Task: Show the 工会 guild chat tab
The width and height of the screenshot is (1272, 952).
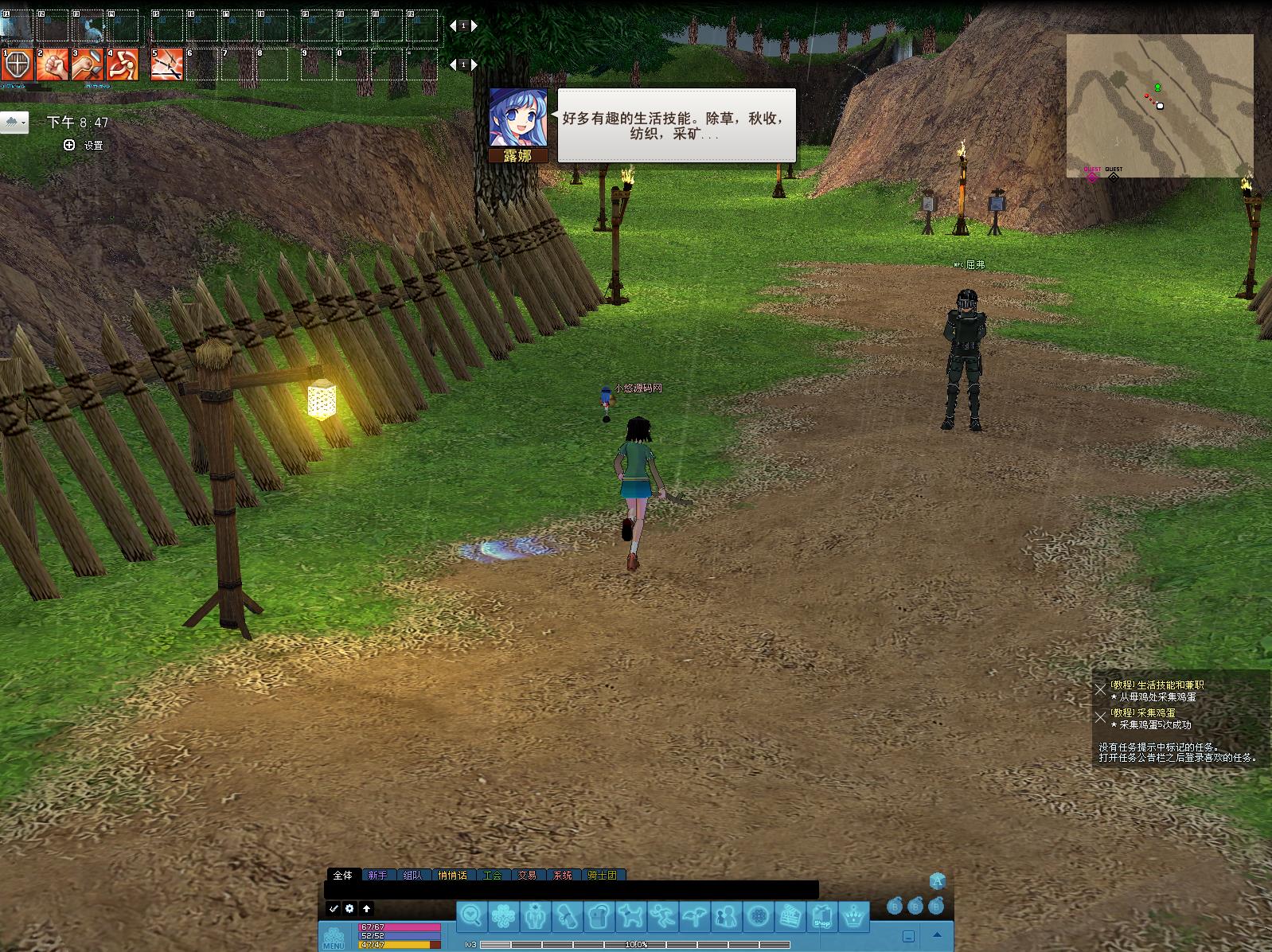Action: click(x=492, y=875)
